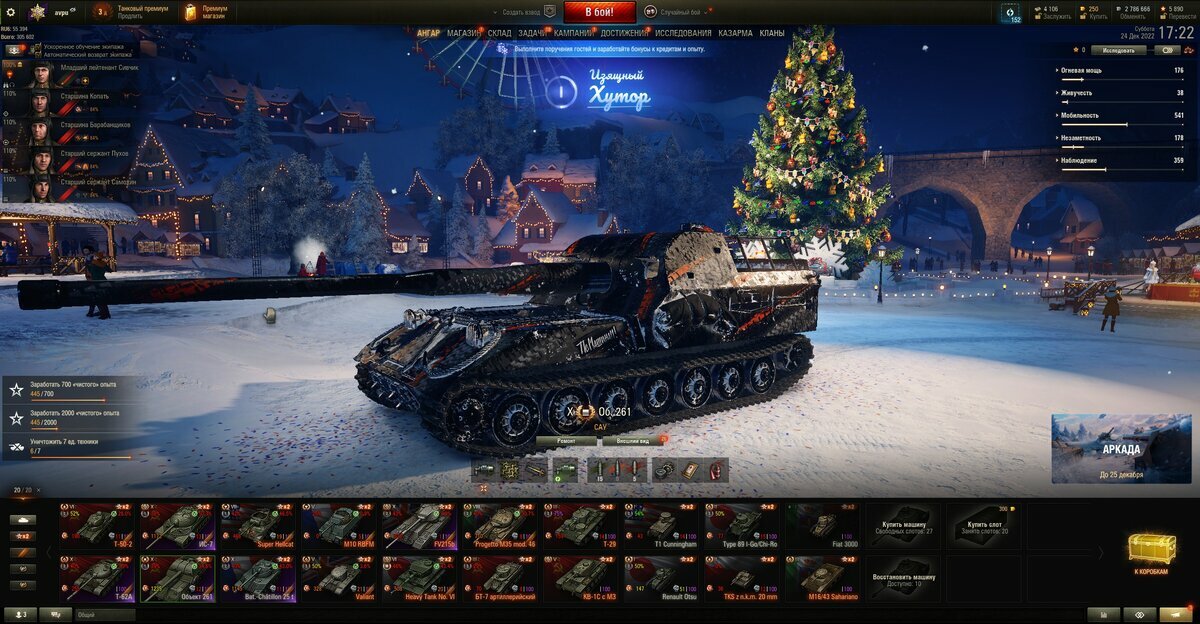Open the ИССЛЕДОВАНИЯ tab

683,33
